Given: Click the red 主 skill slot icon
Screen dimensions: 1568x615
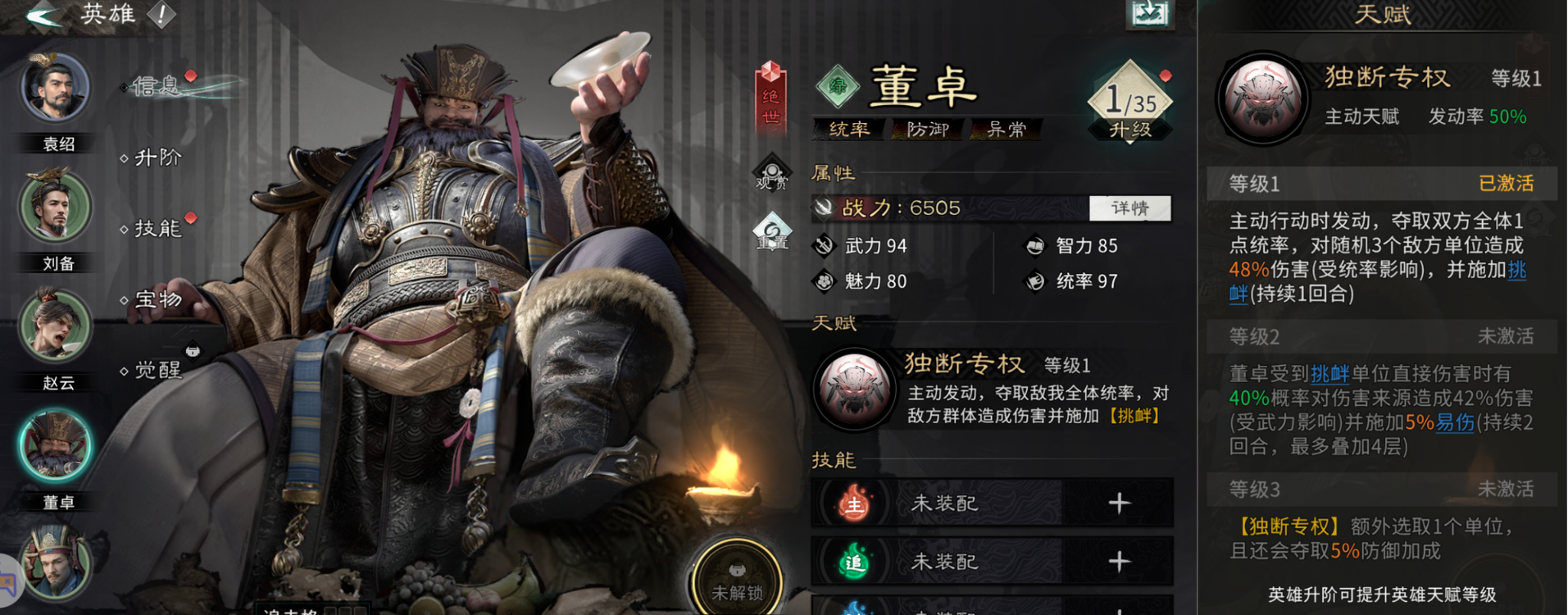Looking at the screenshot, I should point(856,503).
